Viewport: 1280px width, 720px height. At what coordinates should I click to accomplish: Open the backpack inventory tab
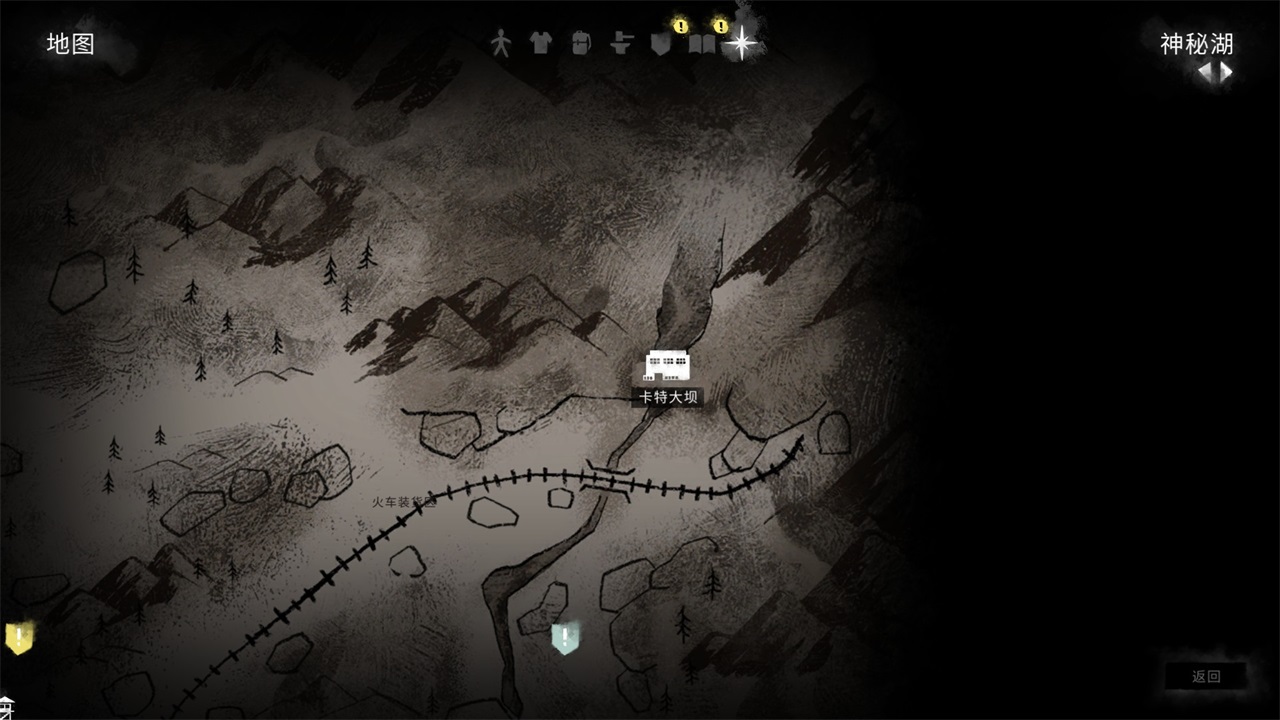(581, 43)
